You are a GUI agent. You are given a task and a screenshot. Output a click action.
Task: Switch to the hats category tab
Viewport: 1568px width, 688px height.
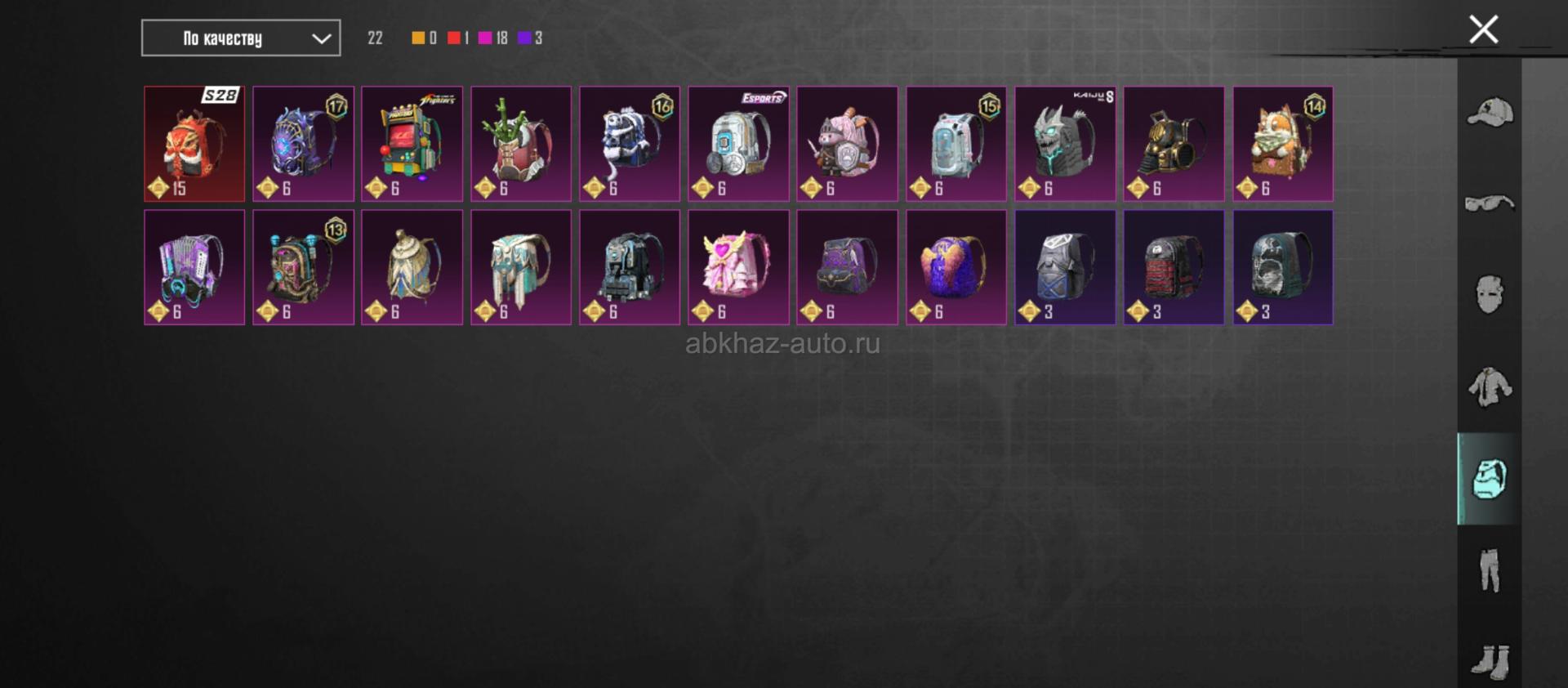coord(1490,113)
